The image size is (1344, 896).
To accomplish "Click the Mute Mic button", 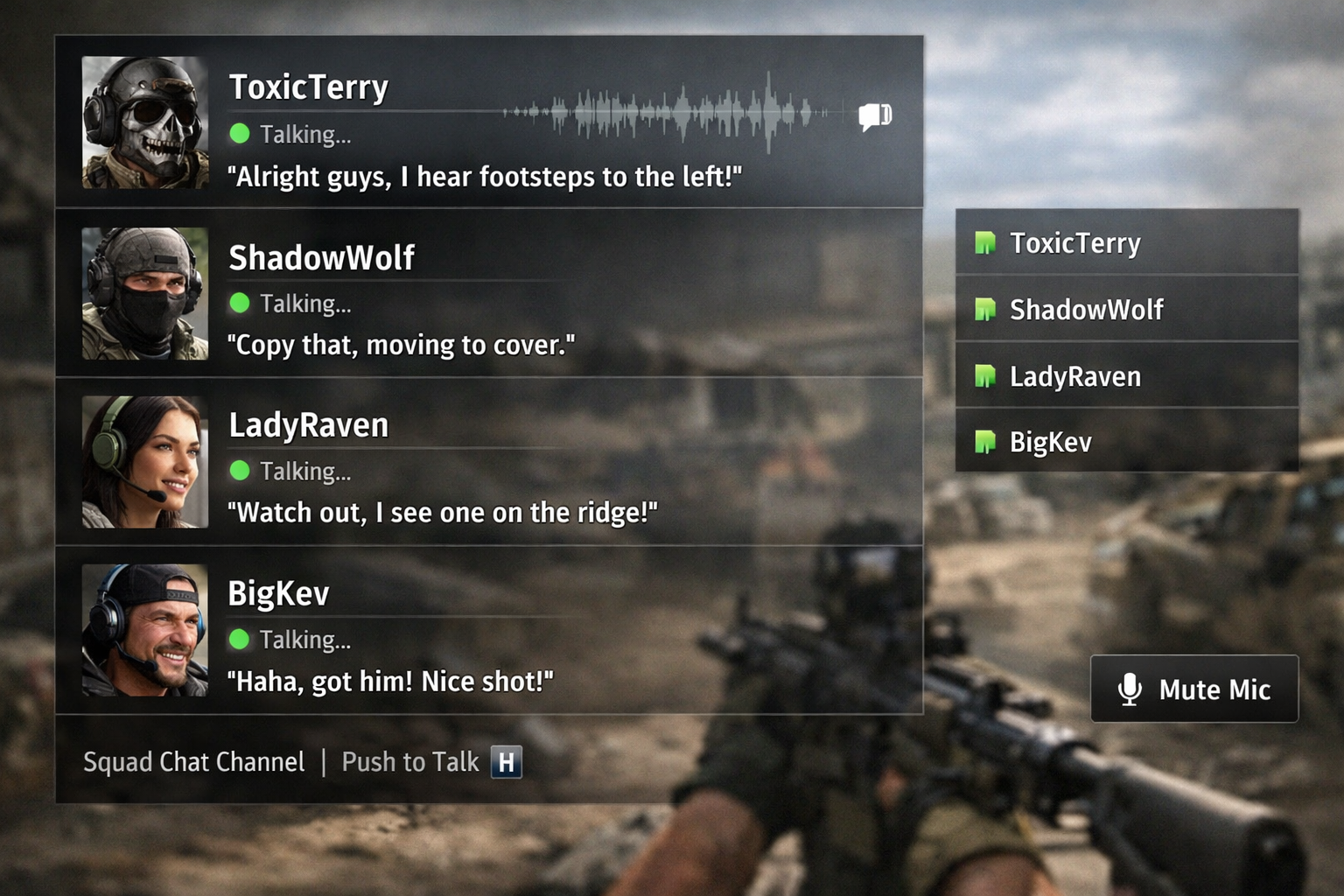I will point(1194,689).
